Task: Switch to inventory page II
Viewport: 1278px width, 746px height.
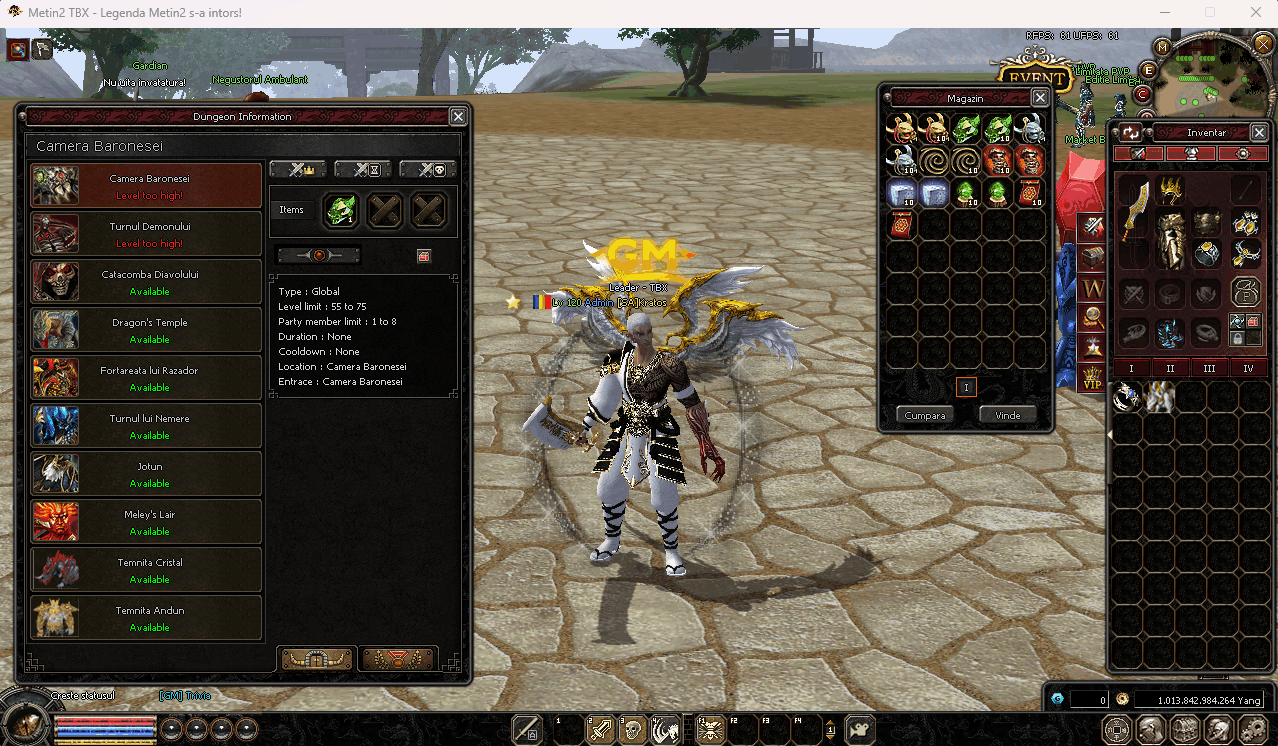Action: [1170, 368]
